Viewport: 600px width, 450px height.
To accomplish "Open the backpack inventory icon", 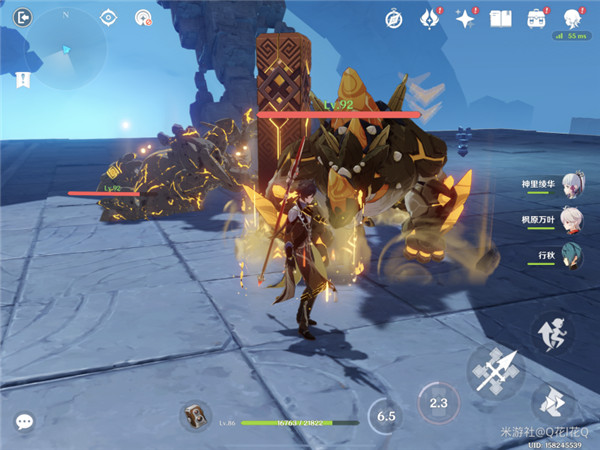I will tap(536, 17).
